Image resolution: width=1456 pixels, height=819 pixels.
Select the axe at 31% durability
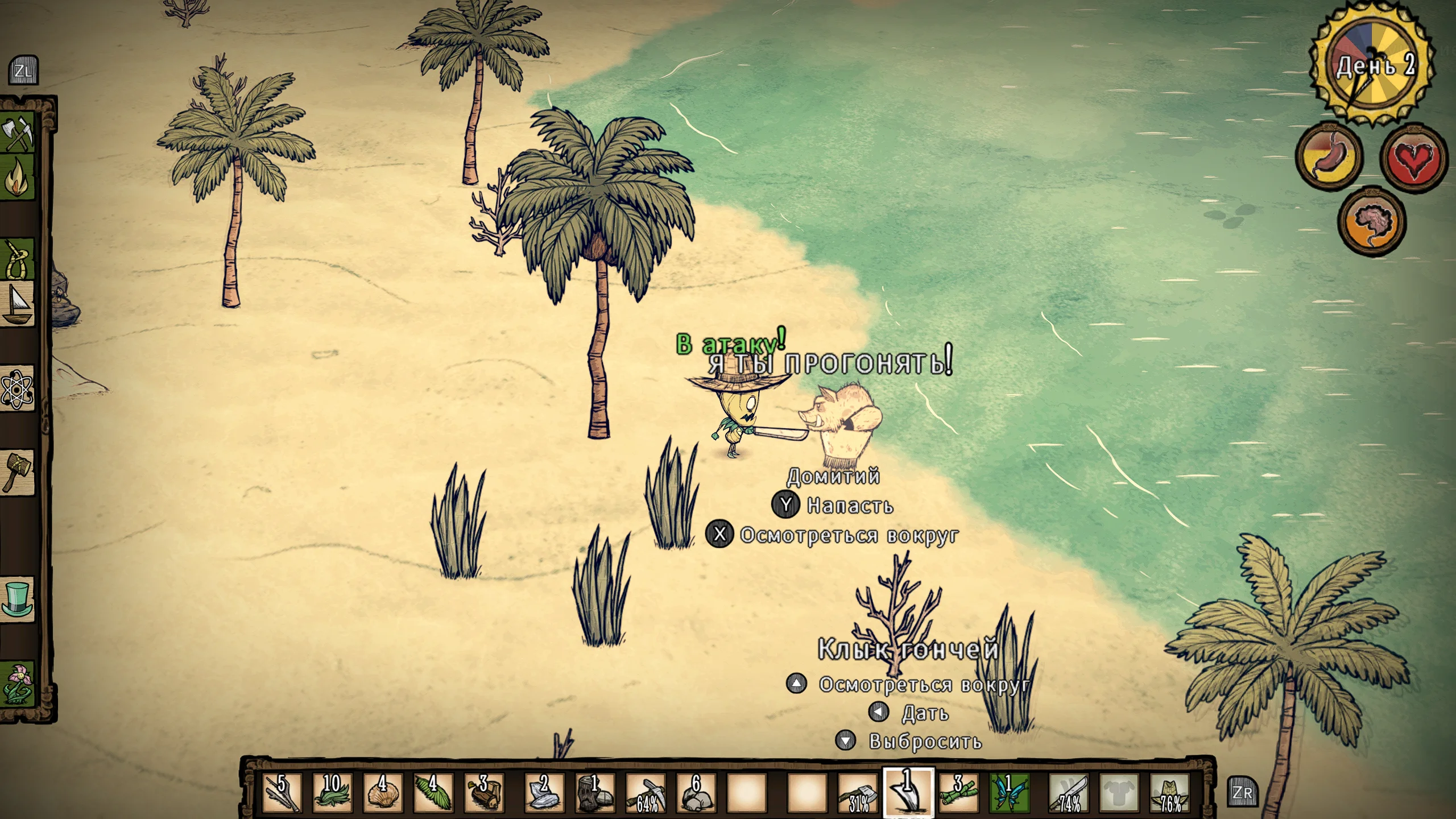(858, 792)
